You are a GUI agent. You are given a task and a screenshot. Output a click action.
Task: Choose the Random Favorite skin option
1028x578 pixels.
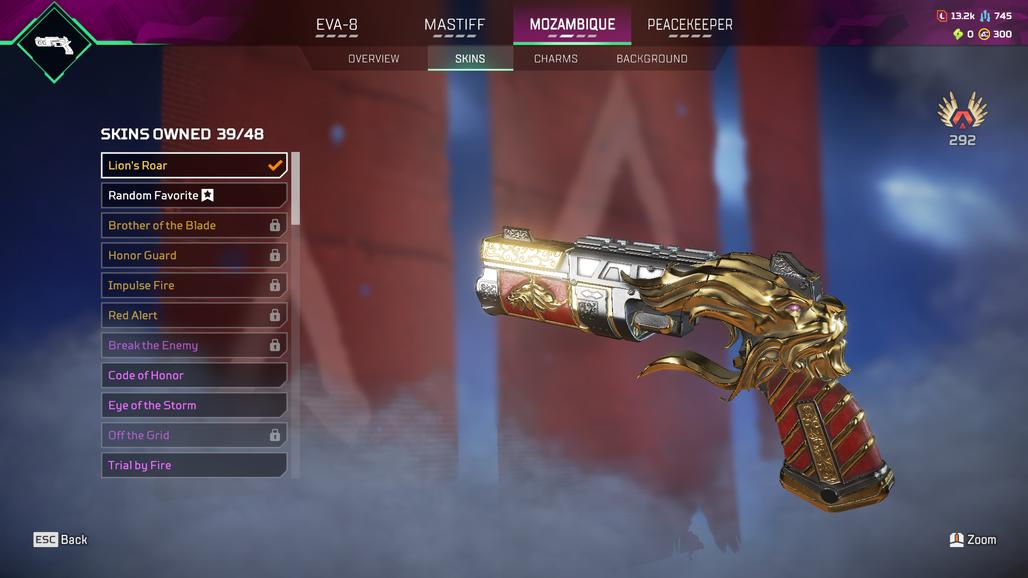tap(194, 195)
